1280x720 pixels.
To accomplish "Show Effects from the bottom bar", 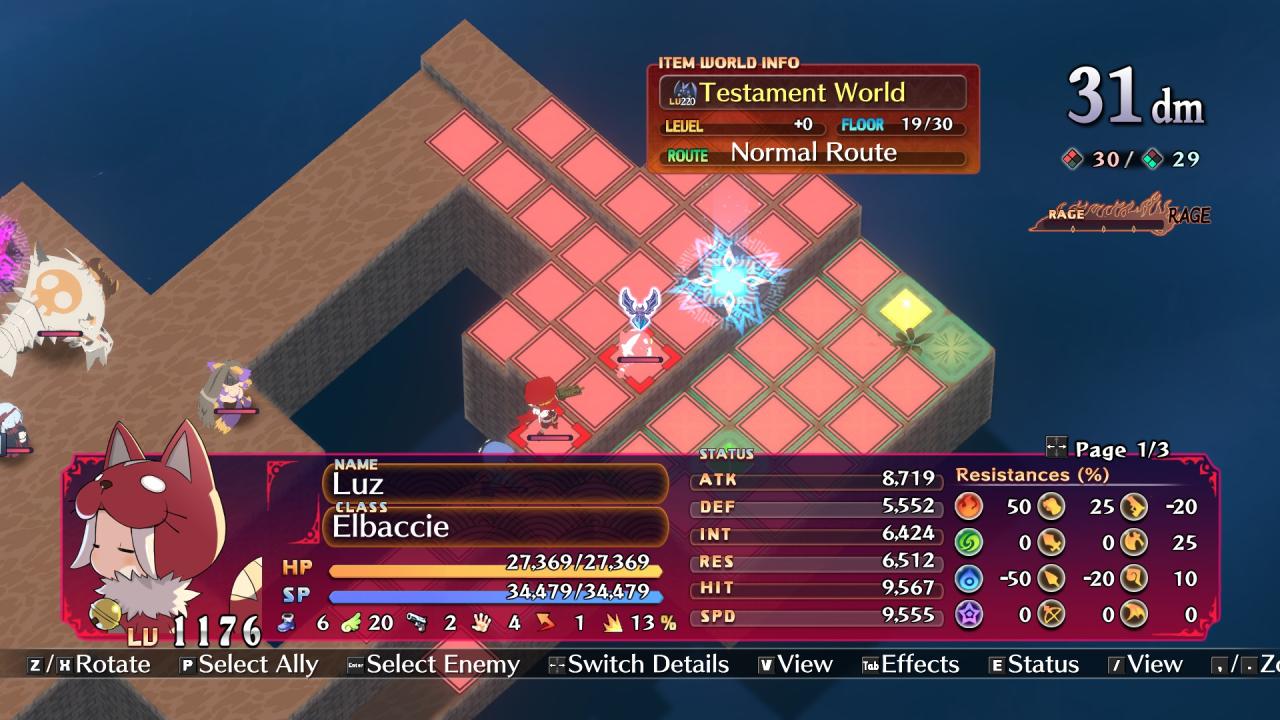I will click(x=910, y=665).
